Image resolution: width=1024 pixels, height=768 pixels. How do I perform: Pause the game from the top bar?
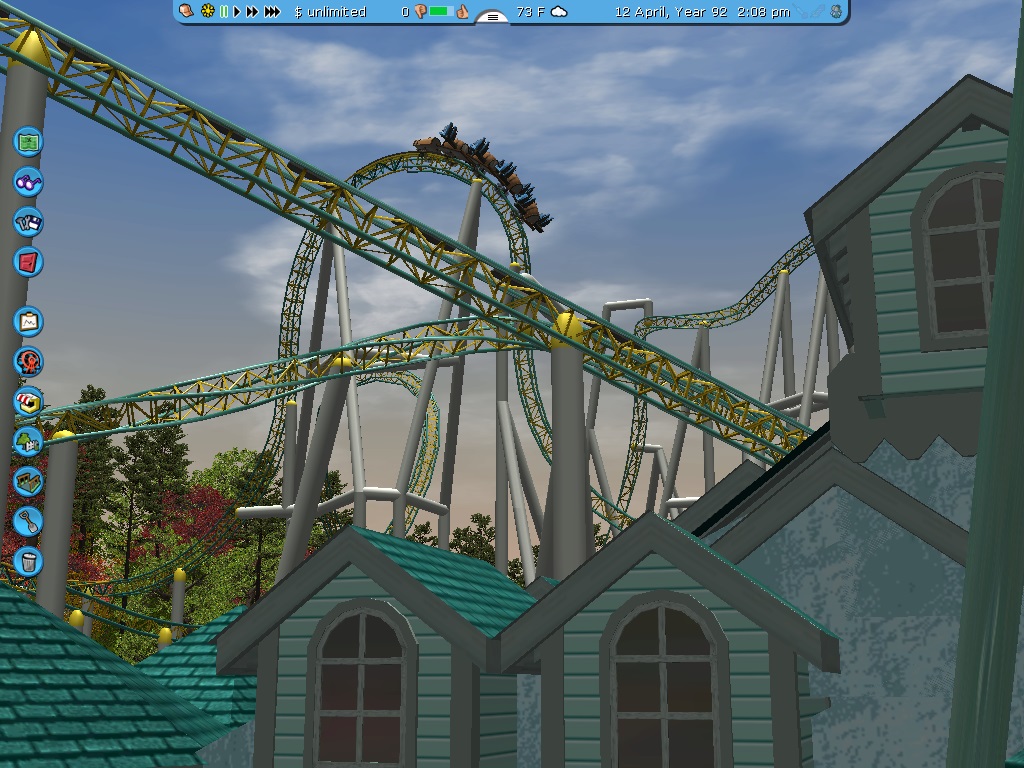click(x=224, y=12)
